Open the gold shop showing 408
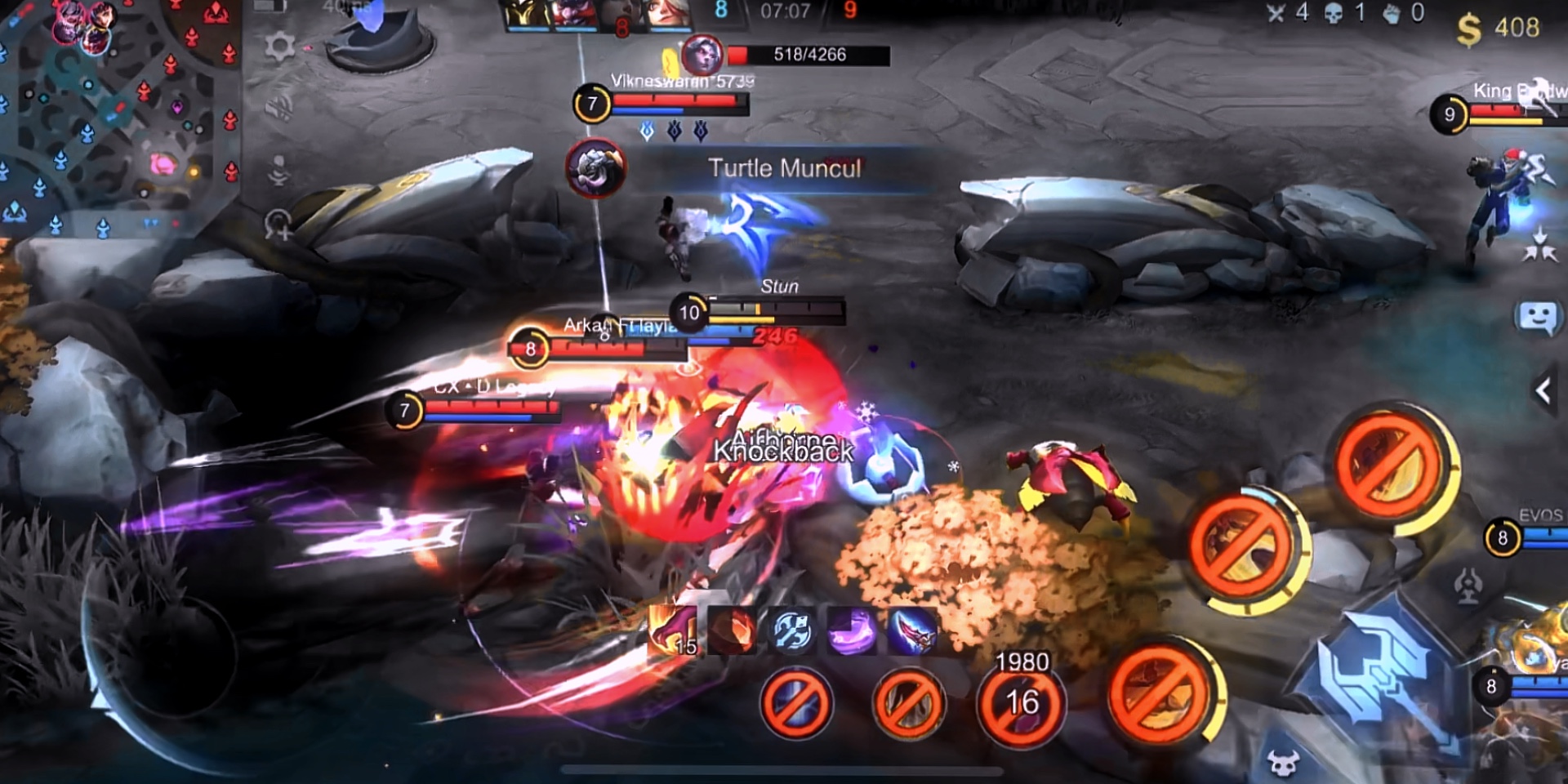1568x784 pixels. 1499,29
